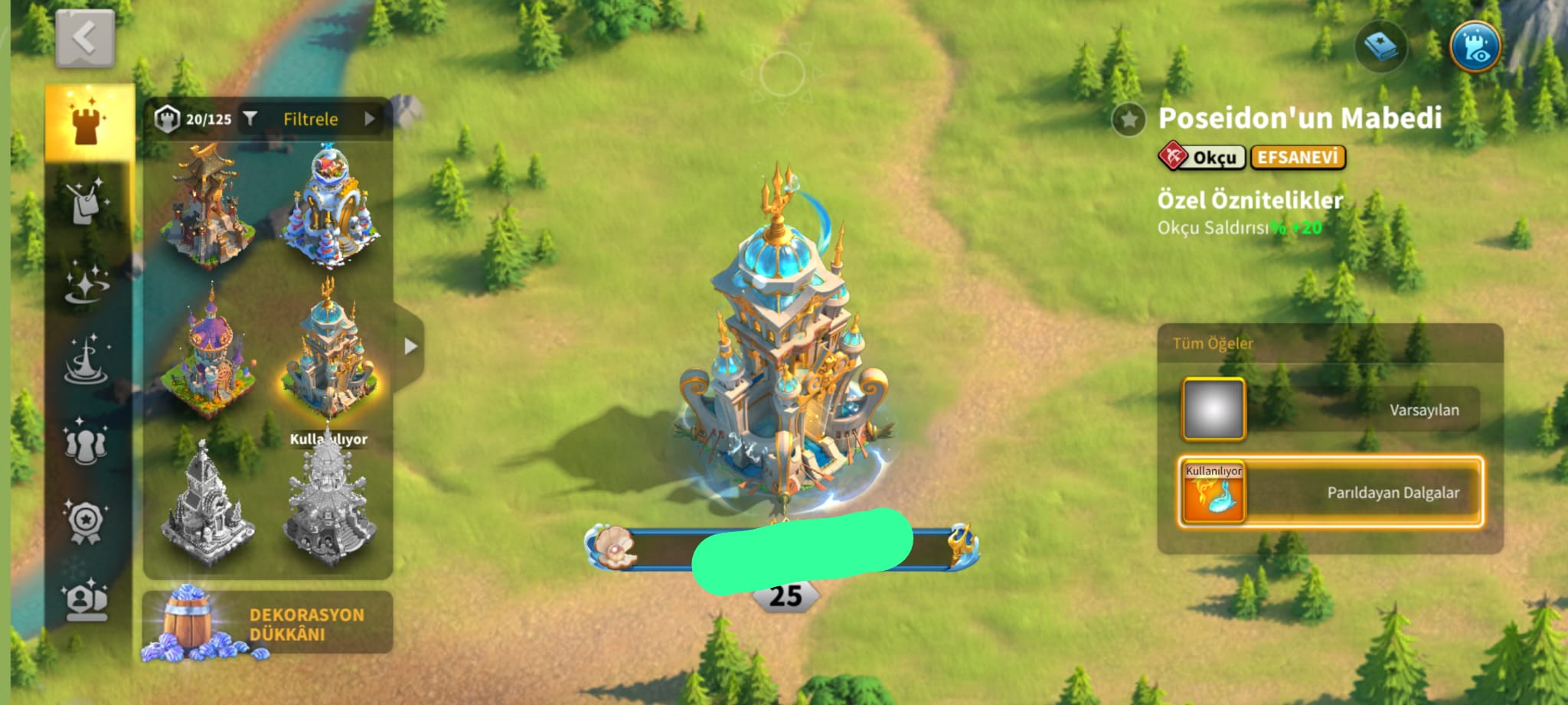Go back using the arrow button
The image size is (1568, 705).
85,38
